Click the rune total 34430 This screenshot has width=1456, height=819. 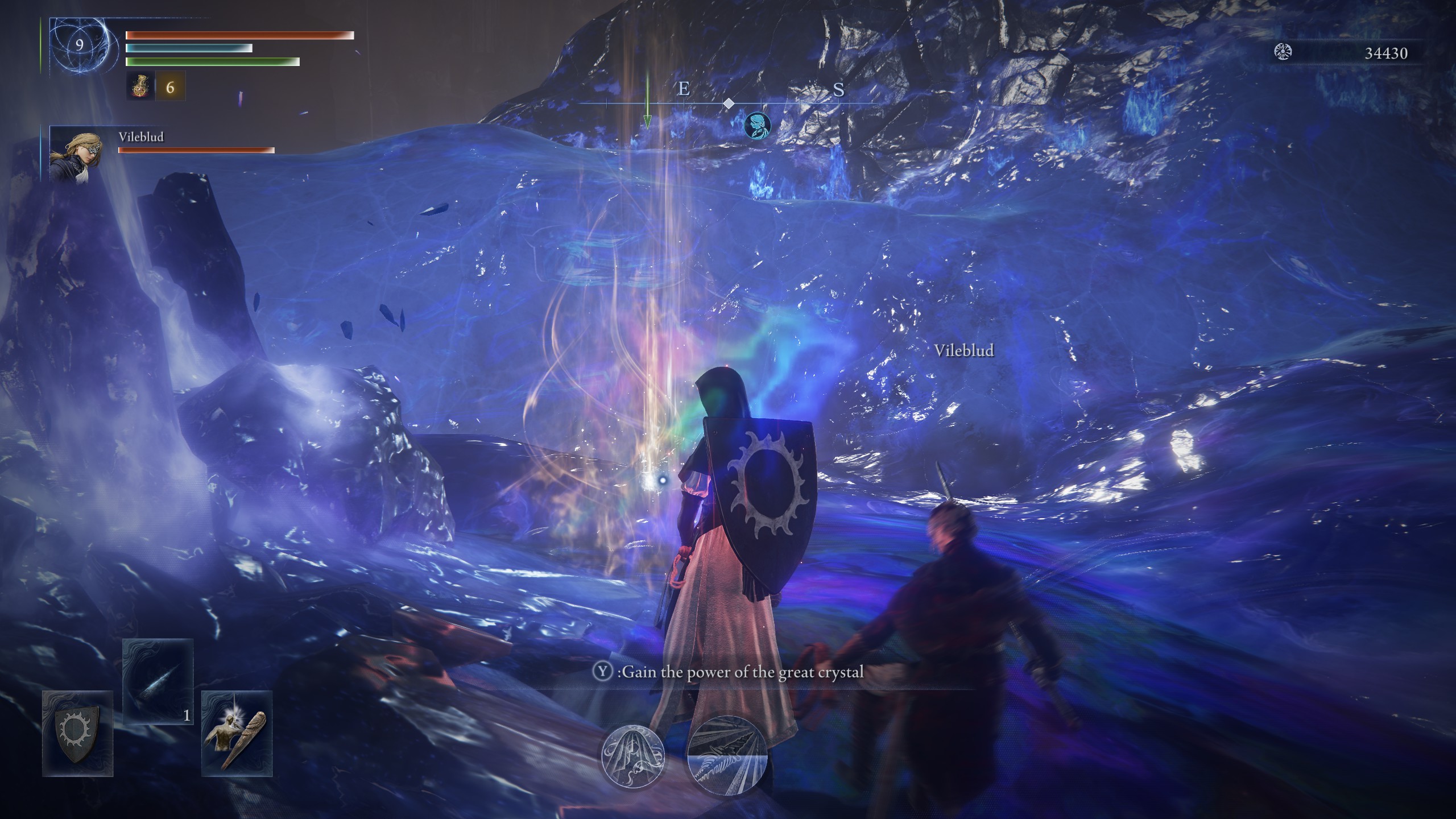1386,53
